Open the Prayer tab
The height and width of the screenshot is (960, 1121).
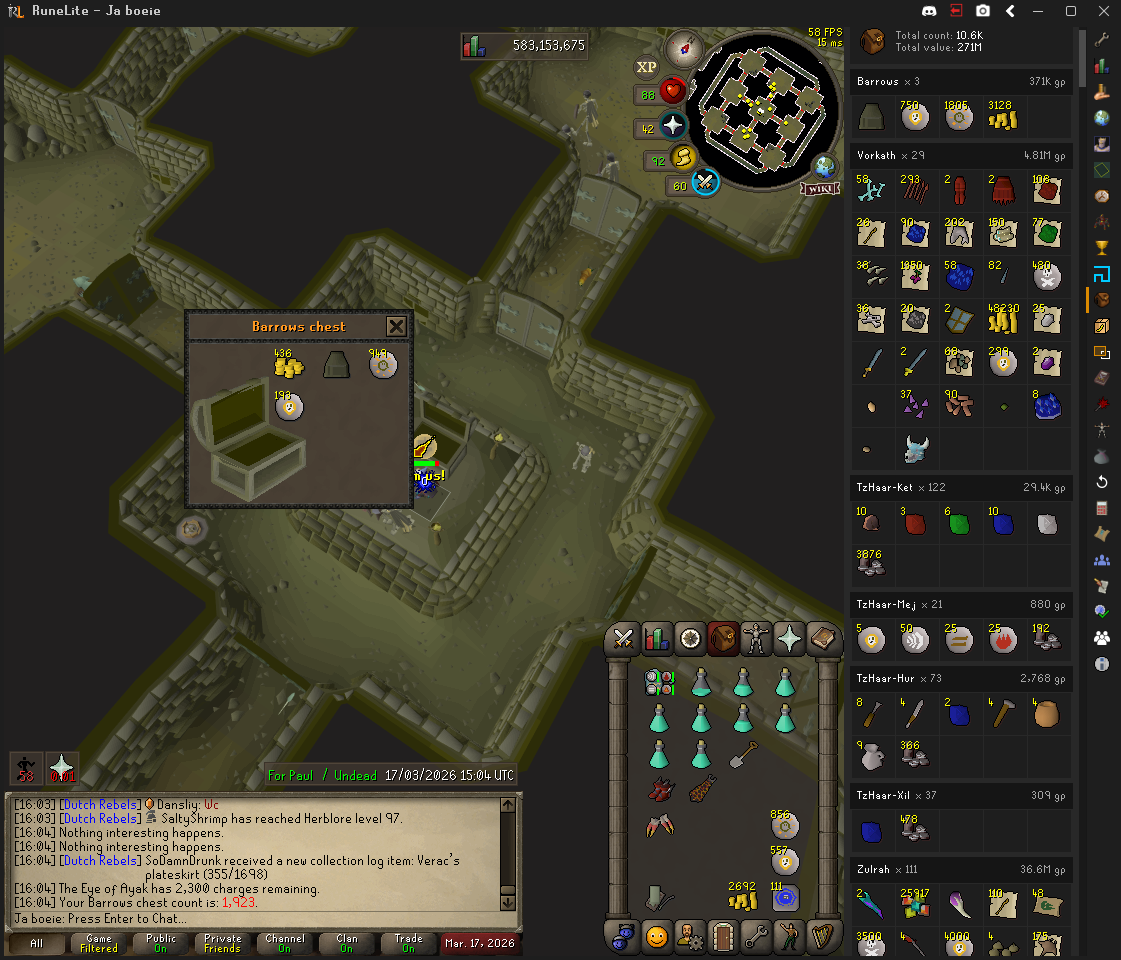[789, 637]
